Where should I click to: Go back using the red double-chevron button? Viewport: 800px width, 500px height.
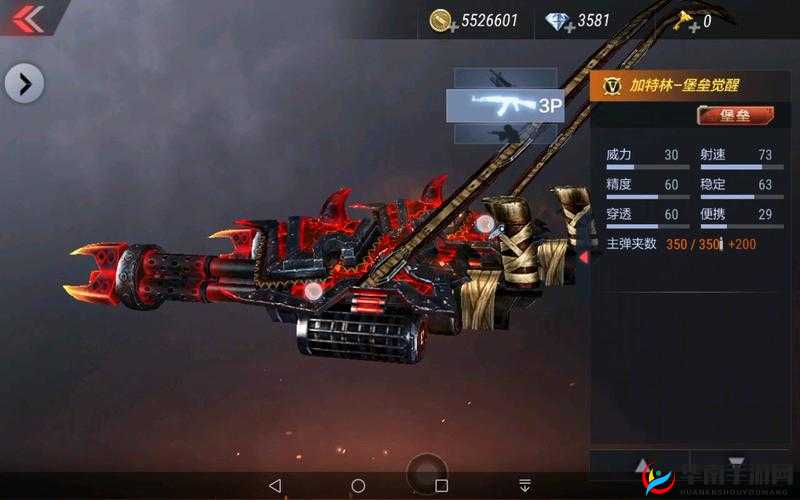(x=27, y=18)
